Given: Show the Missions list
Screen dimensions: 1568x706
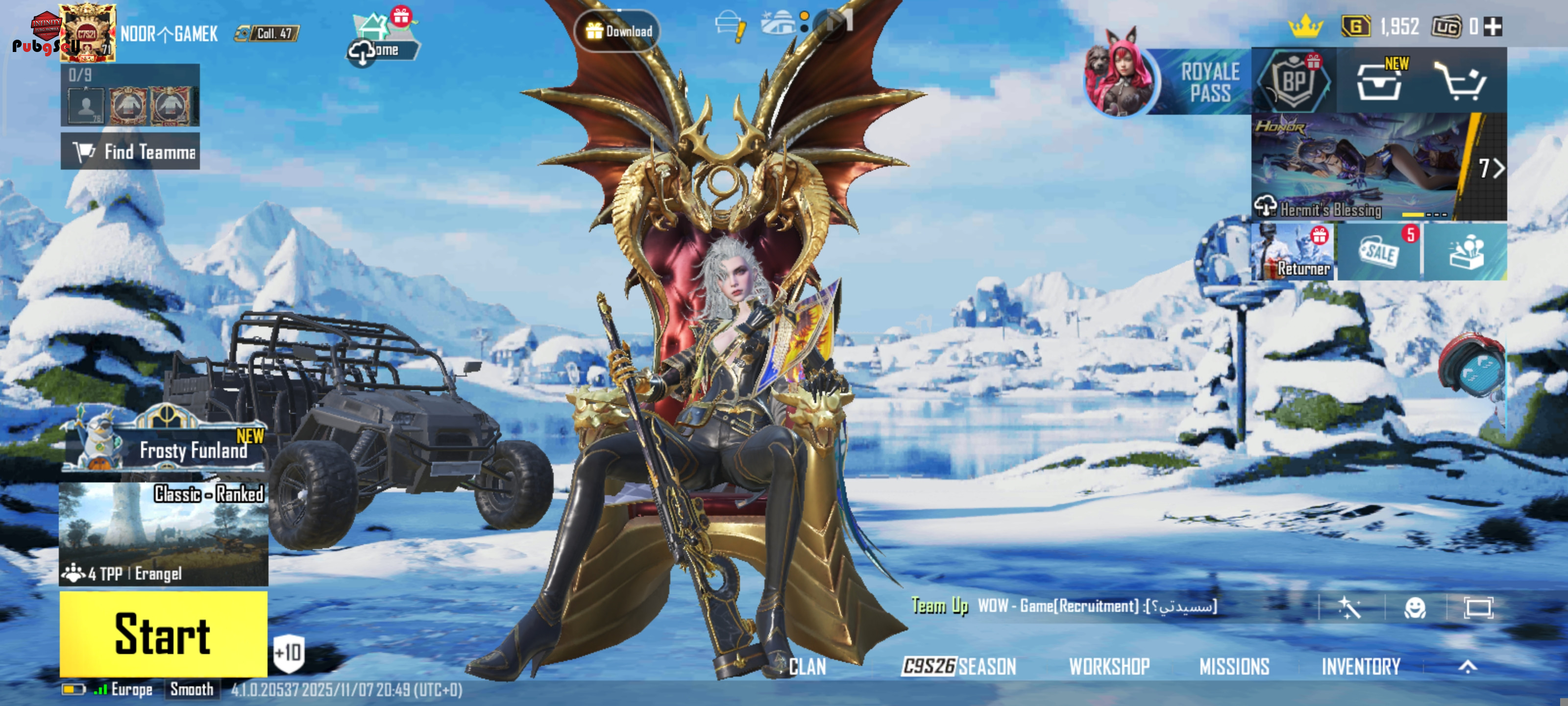Looking at the screenshot, I should tap(1234, 666).
